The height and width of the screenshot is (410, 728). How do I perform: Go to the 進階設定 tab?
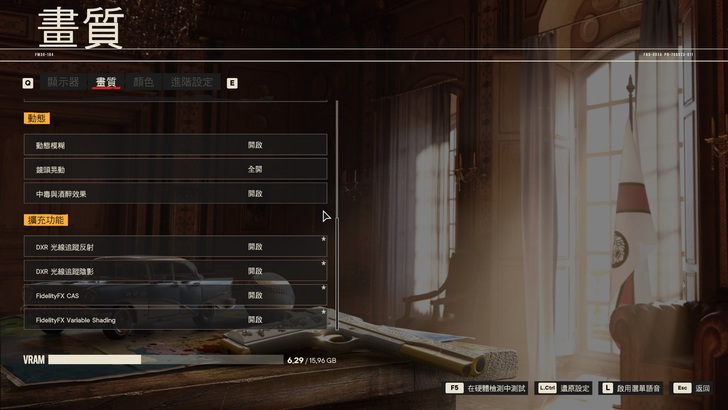point(192,82)
